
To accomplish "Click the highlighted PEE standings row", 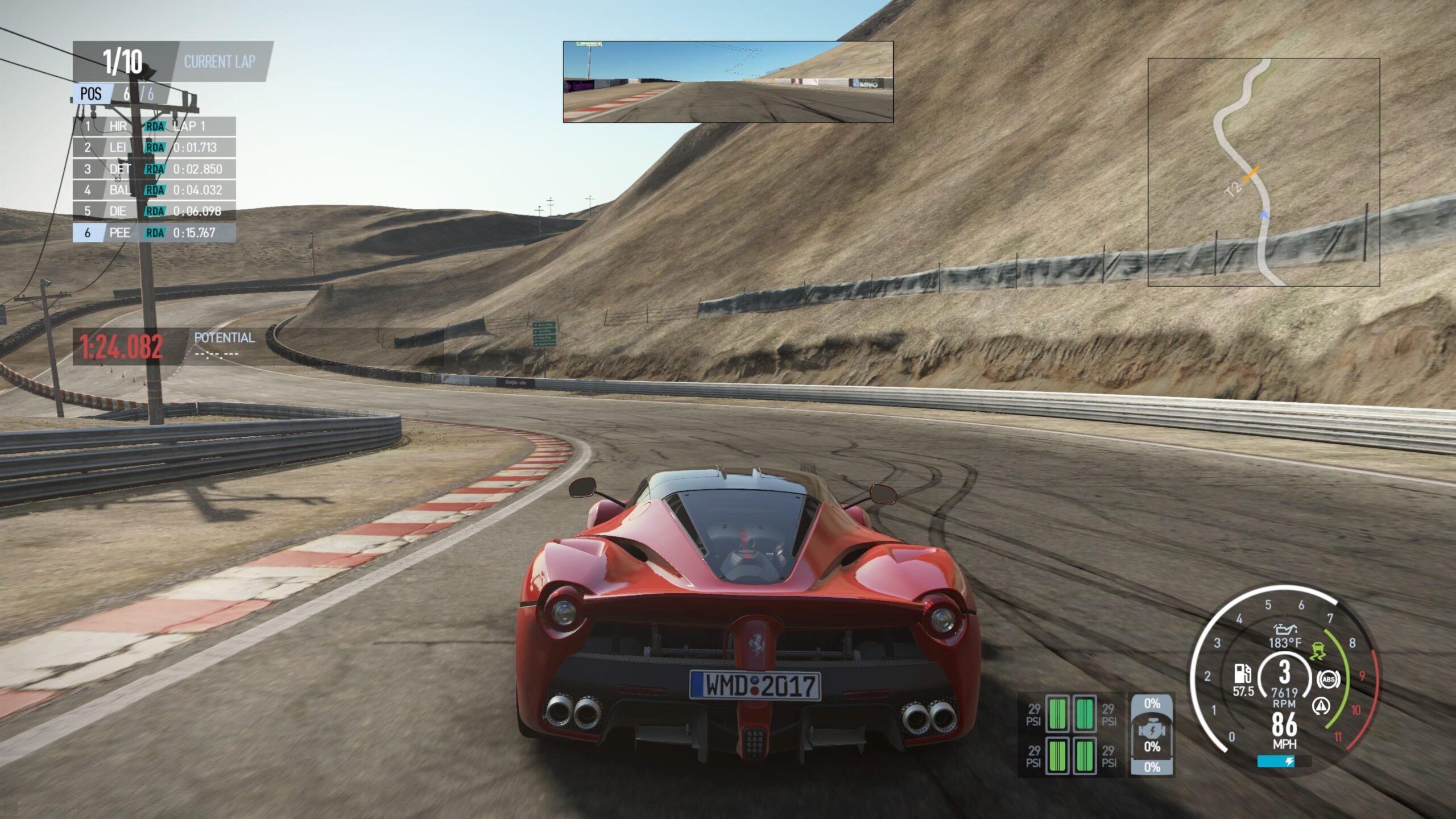I will click(154, 233).
